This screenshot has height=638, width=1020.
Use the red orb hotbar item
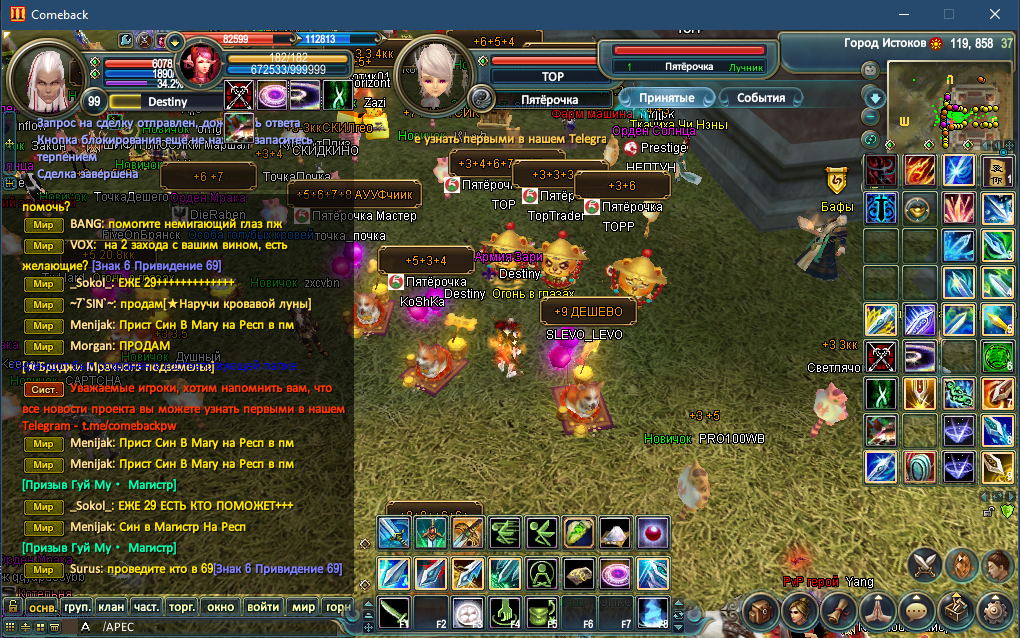click(x=653, y=532)
